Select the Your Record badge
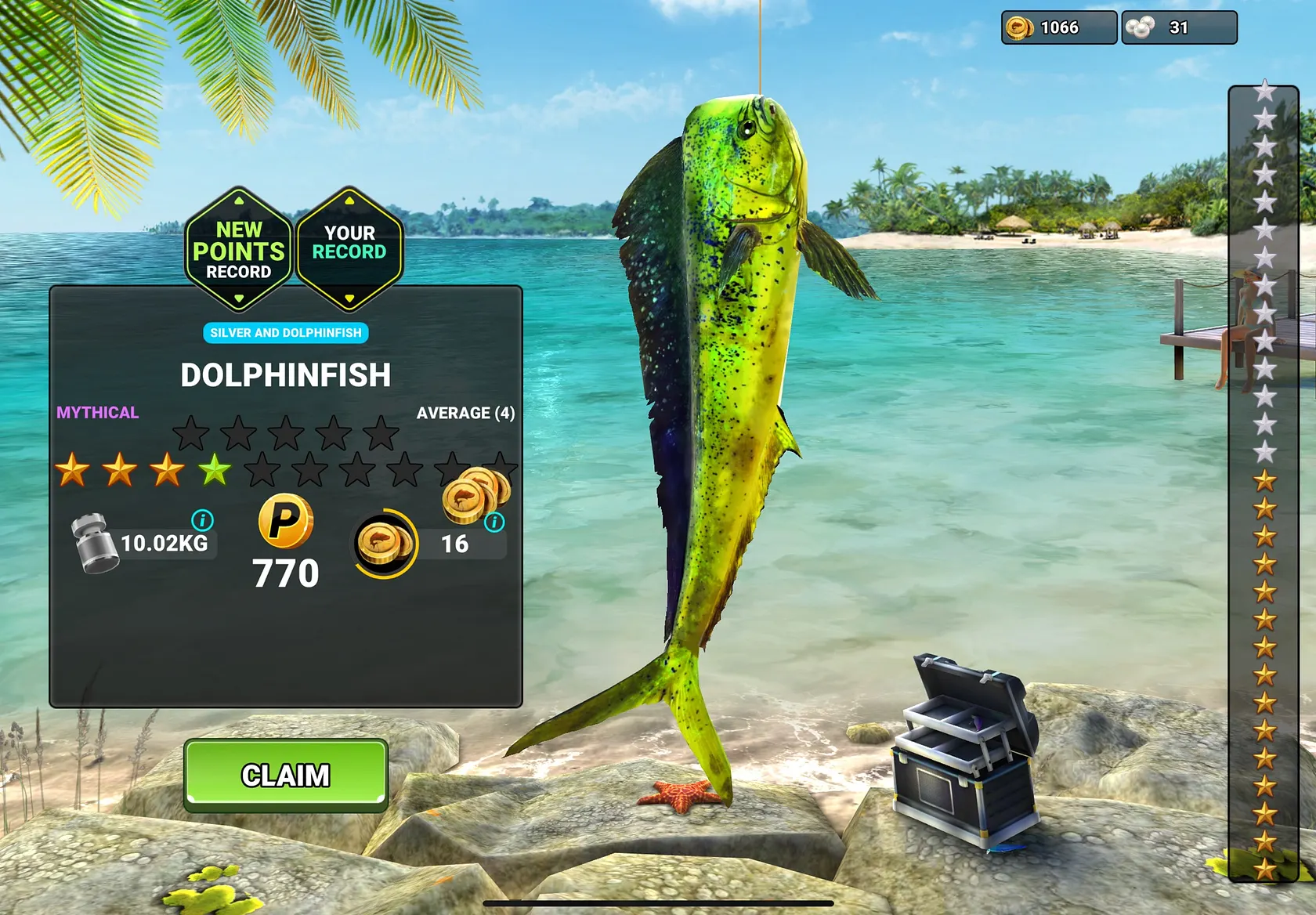The height and width of the screenshot is (915, 1316). click(x=349, y=250)
